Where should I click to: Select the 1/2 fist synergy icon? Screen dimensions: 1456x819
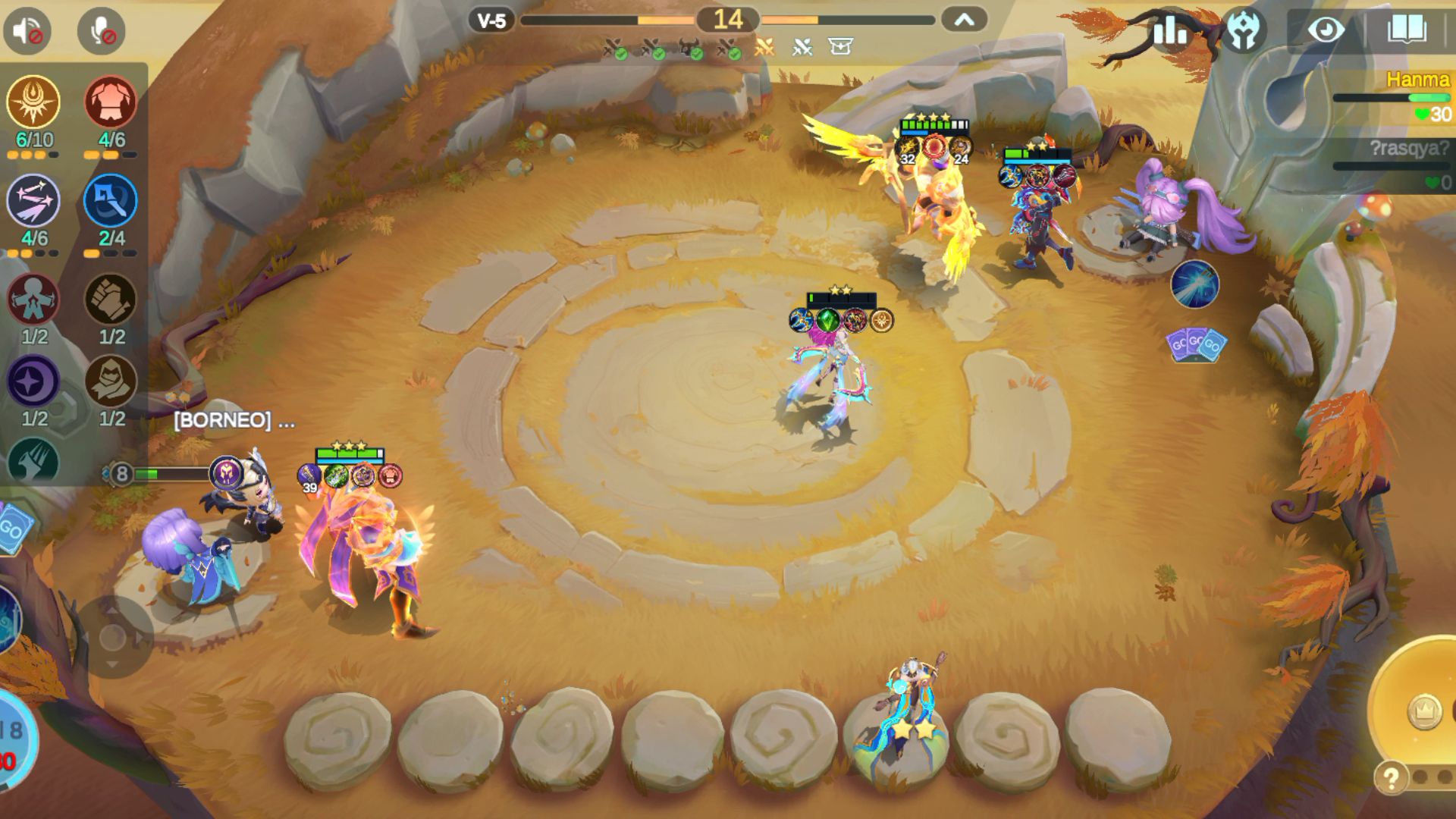(x=111, y=300)
